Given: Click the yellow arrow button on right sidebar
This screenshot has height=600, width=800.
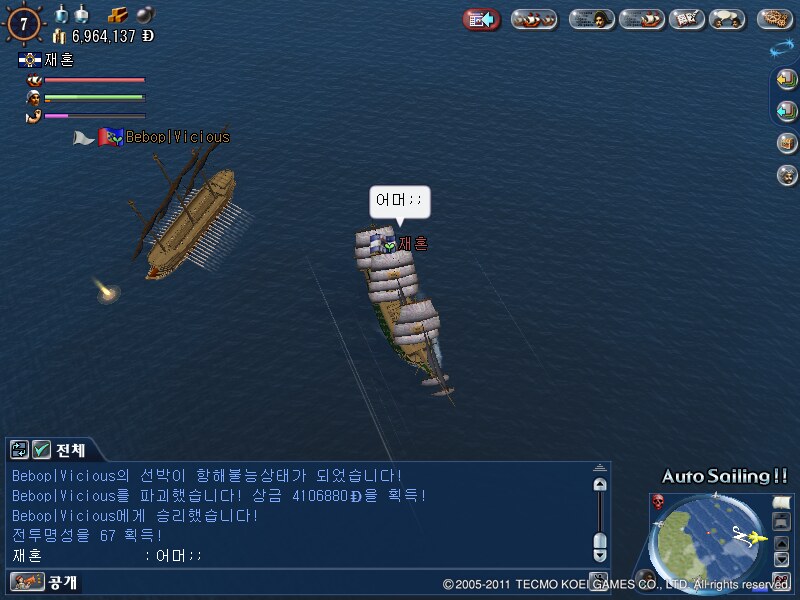Looking at the screenshot, I should pyautogui.click(x=787, y=80).
